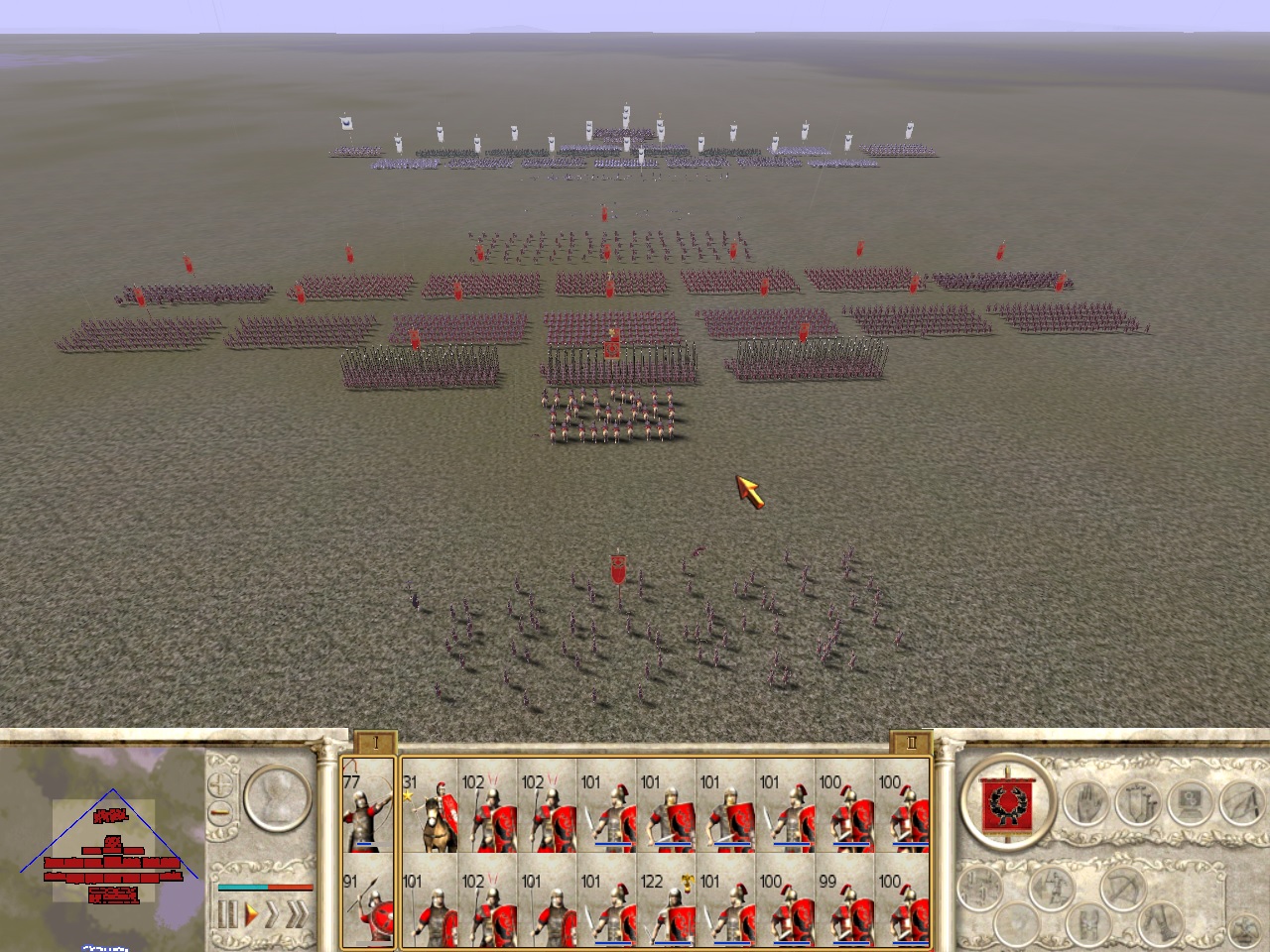Screen dimensions: 1270x952
Task: Click the battlefield minimap
Action: pyautogui.click(x=104, y=843)
